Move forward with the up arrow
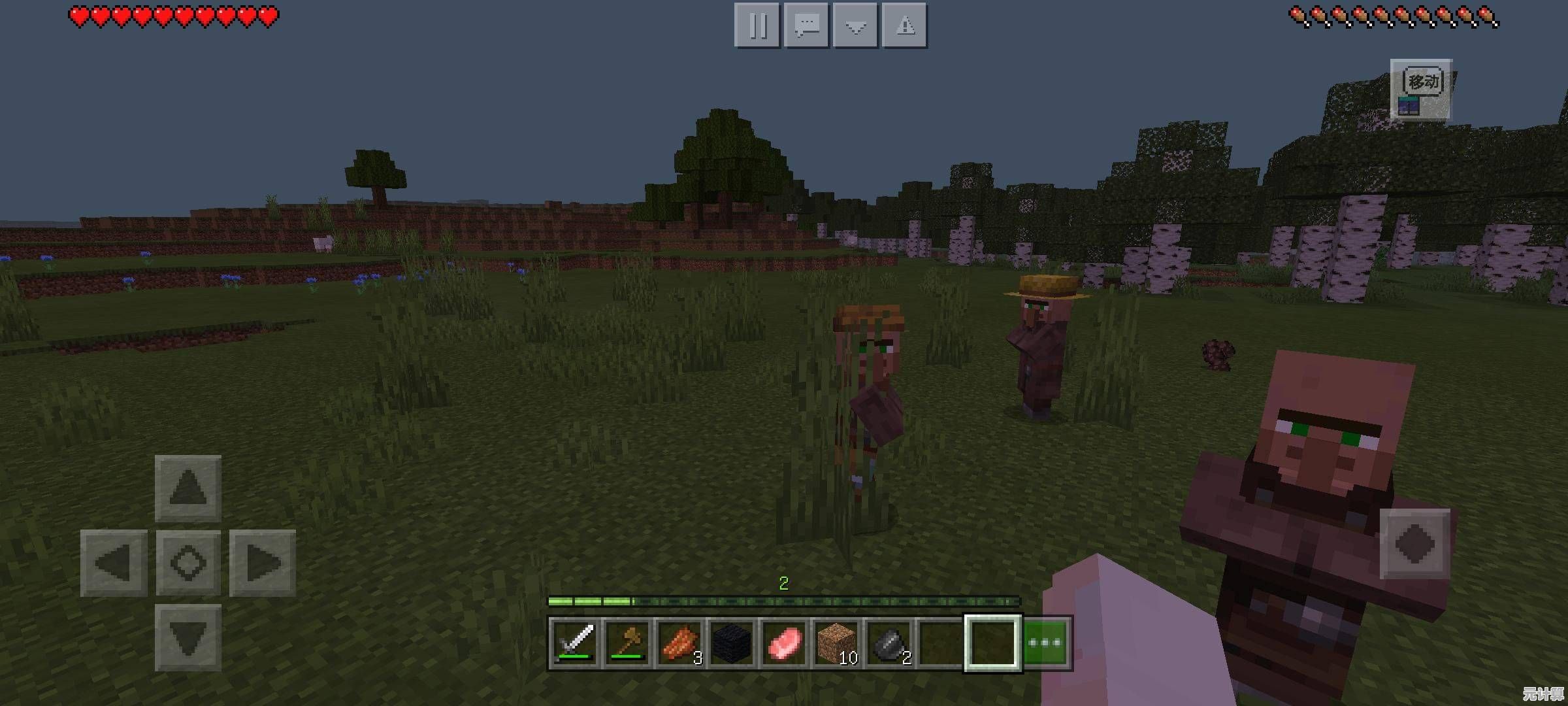This screenshot has height=706, width=1568. pos(188,488)
